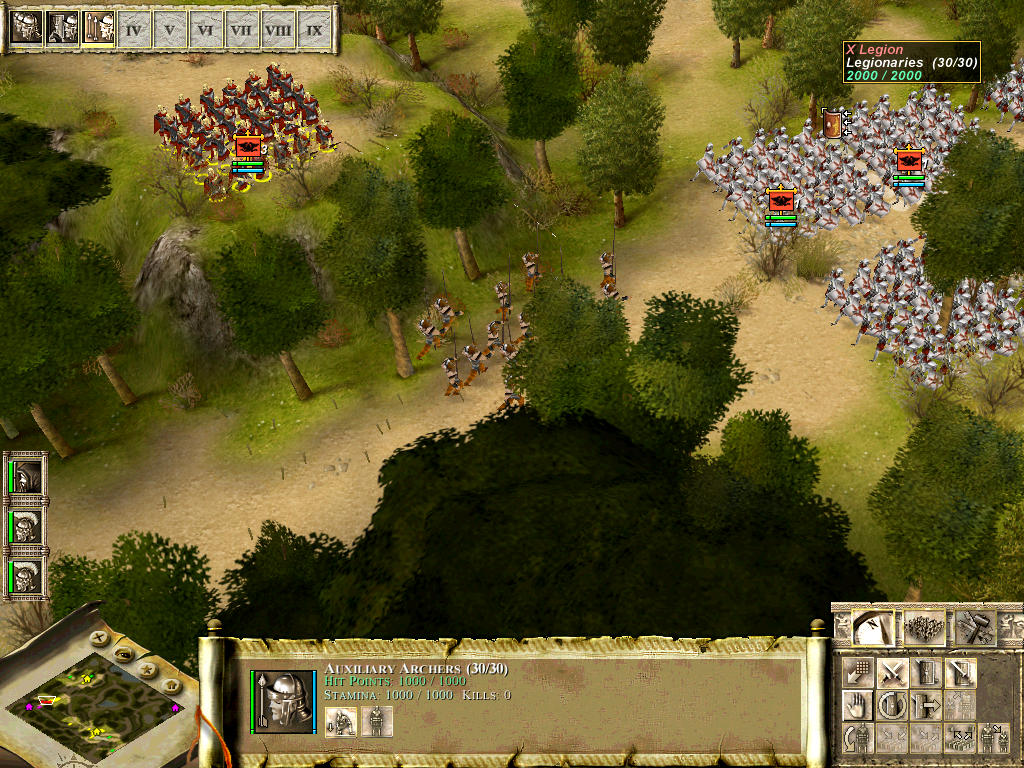Viewport: 1024px width, 768px height.
Task: Select the hooded hero portrait
Action: click(27, 476)
